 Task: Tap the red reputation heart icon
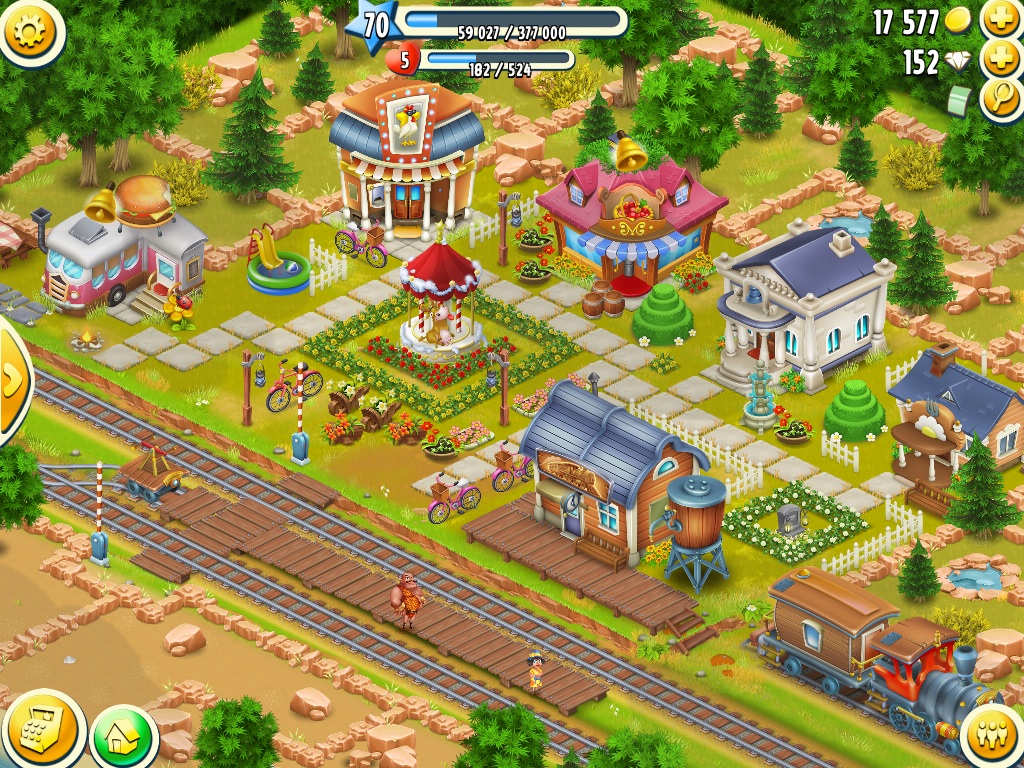tap(404, 61)
